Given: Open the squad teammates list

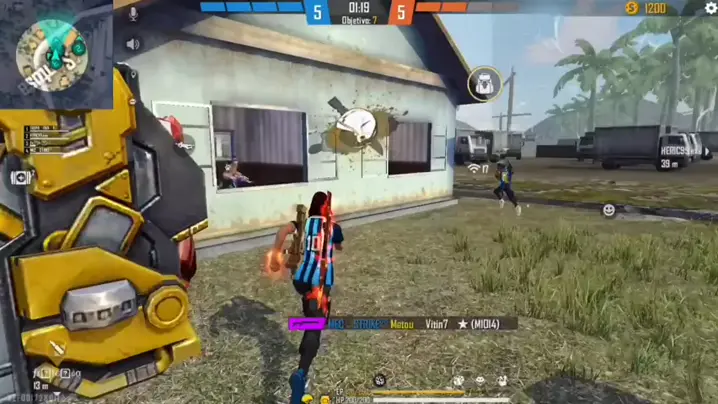Looking at the screenshot, I should [40, 138].
